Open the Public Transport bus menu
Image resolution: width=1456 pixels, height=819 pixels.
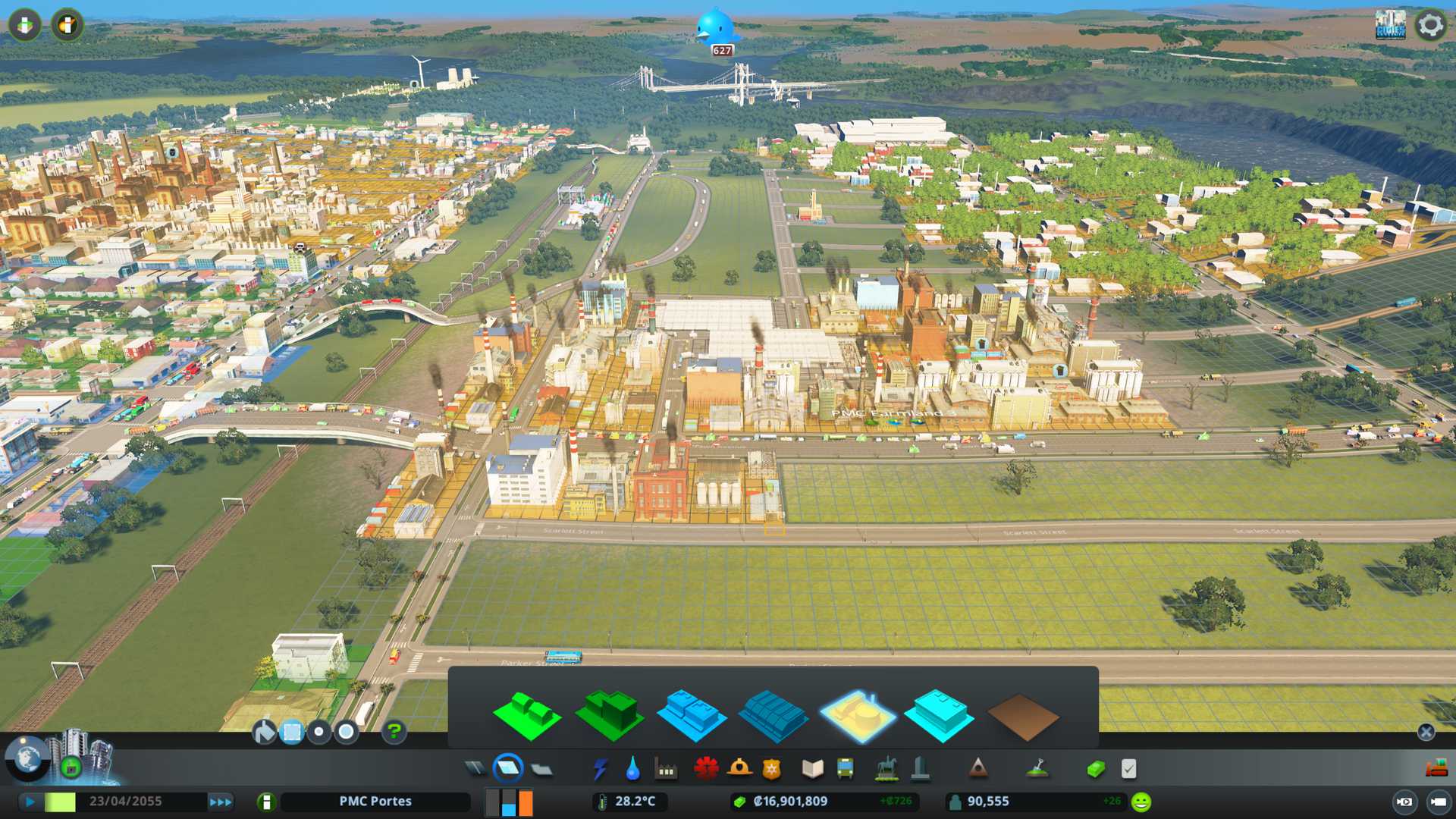(x=845, y=769)
